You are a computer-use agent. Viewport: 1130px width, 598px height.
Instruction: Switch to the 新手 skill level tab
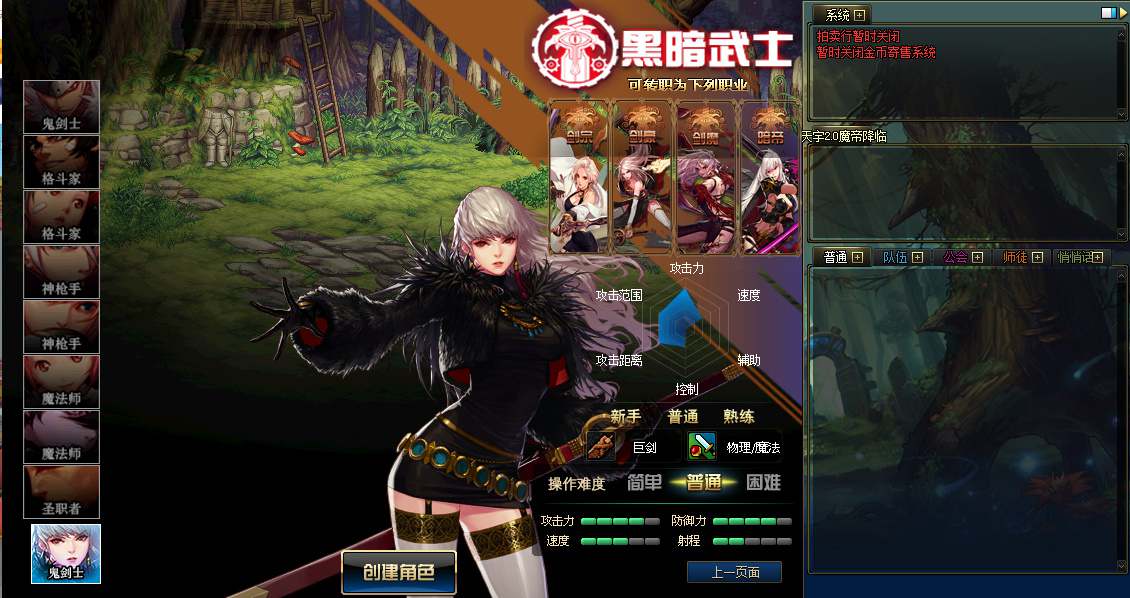pos(625,416)
